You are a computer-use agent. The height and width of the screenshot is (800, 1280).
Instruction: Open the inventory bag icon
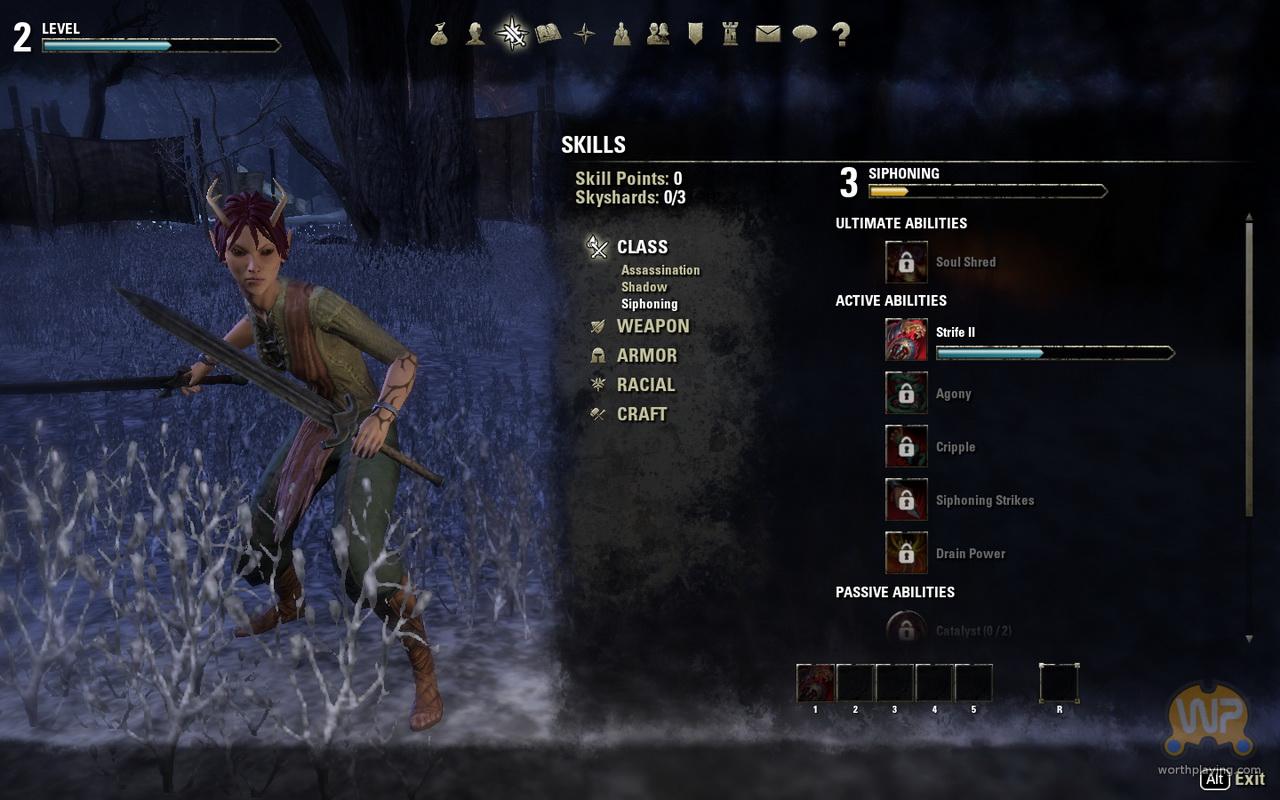point(439,34)
